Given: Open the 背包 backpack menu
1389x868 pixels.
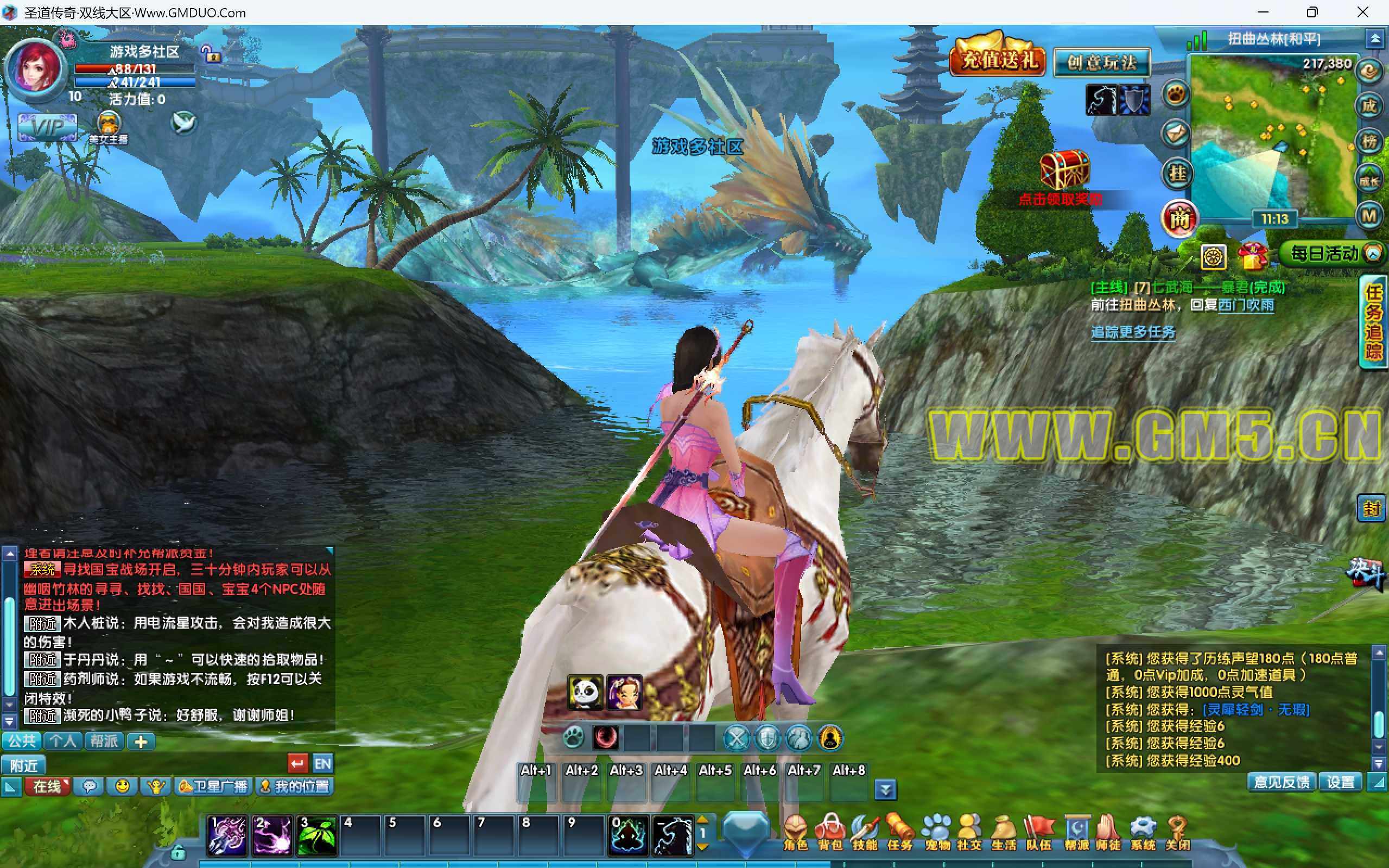Looking at the screenshot, I should pyautogui.click(x=830, y=831).
